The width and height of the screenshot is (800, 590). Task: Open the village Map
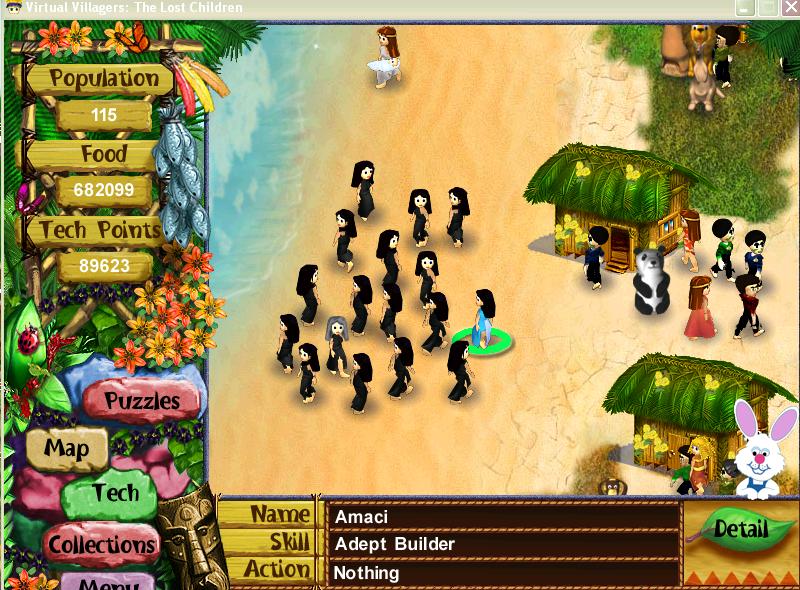click(x=66, y=449)
